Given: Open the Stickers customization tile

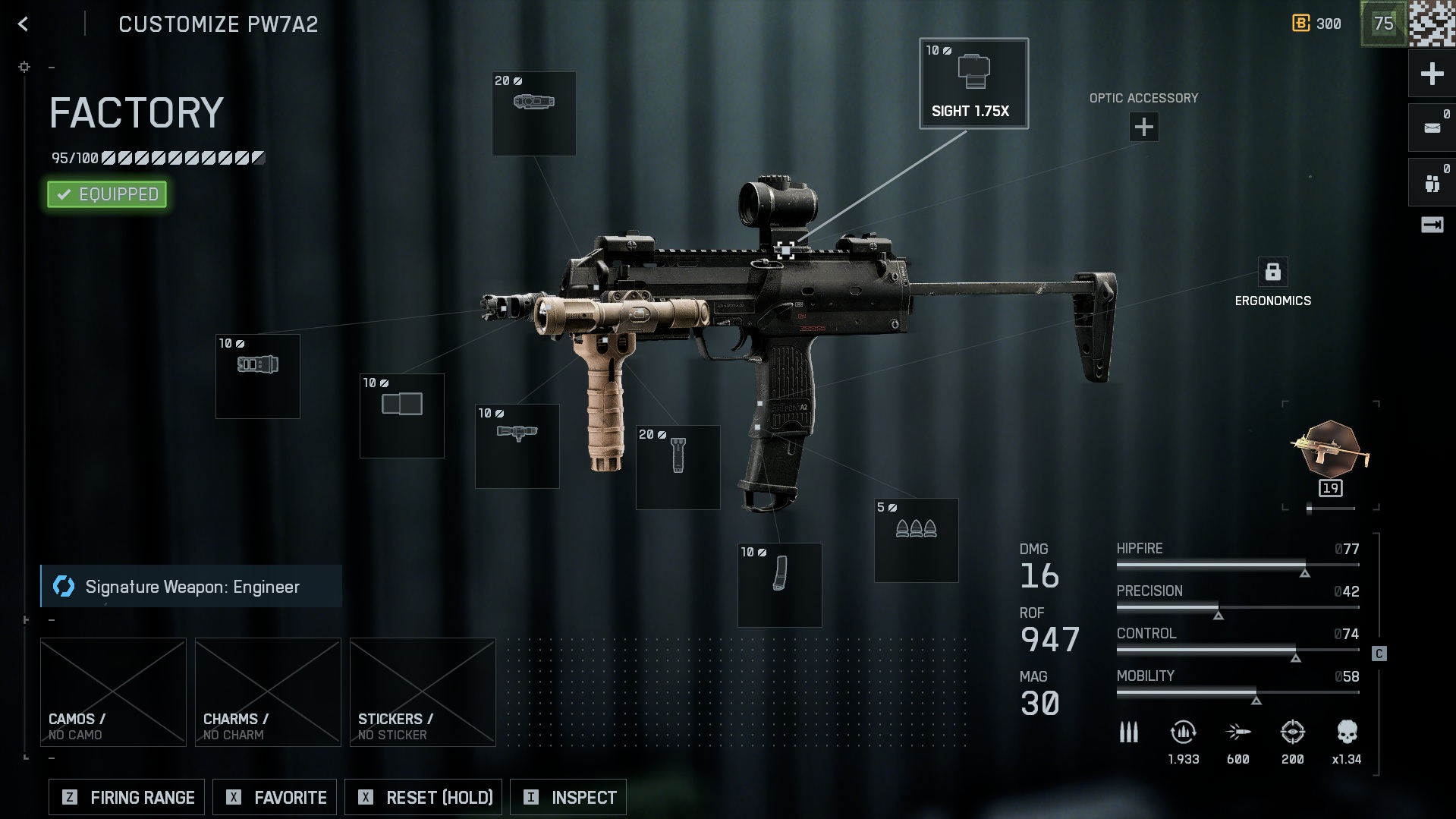Looking at the screenshot, I should coord(423,691).
